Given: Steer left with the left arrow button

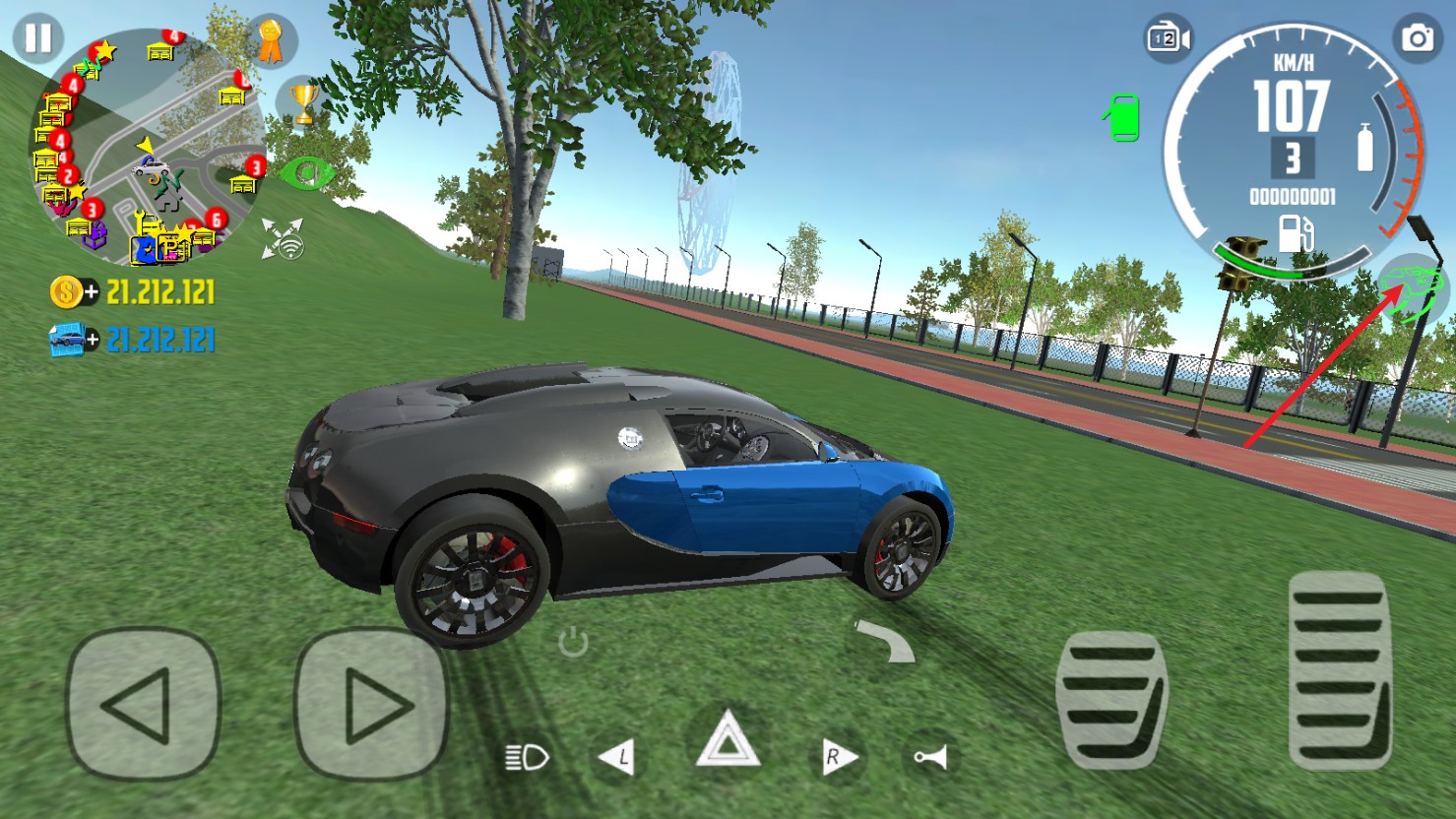Looking at the screenshot, I should coord(143,704).
